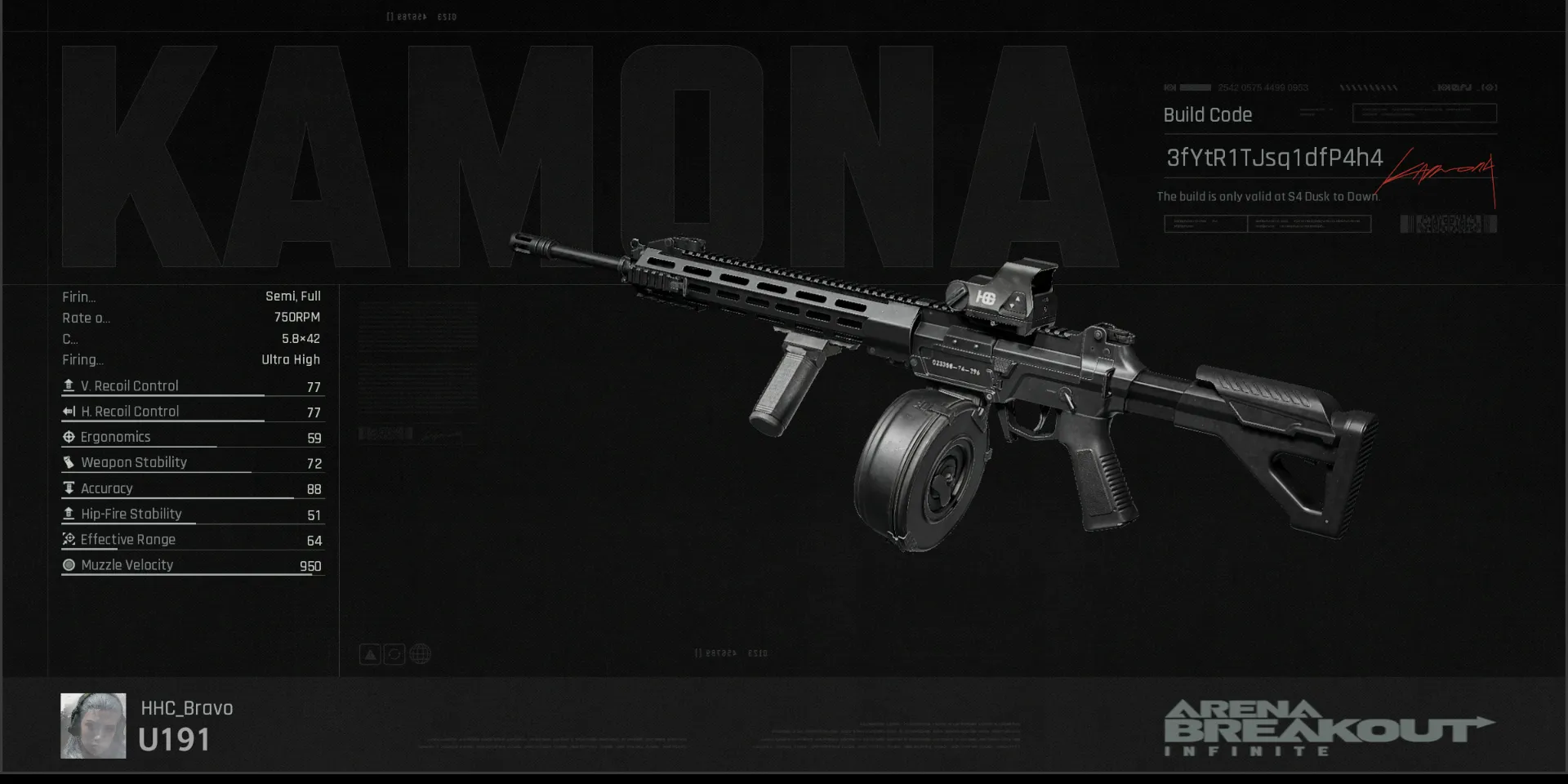1568x784 pixels.
Task: Open HHC_Bravo's player avatar
Action: pos(93,725)
